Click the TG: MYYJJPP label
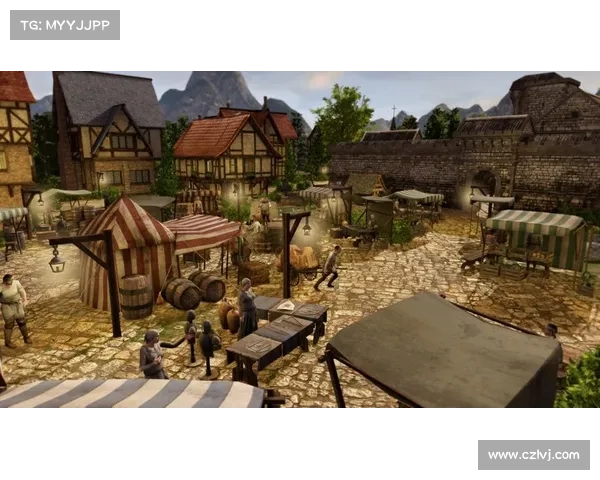The width and height of the screenshot is (600, 480). [x=64, y=24]
